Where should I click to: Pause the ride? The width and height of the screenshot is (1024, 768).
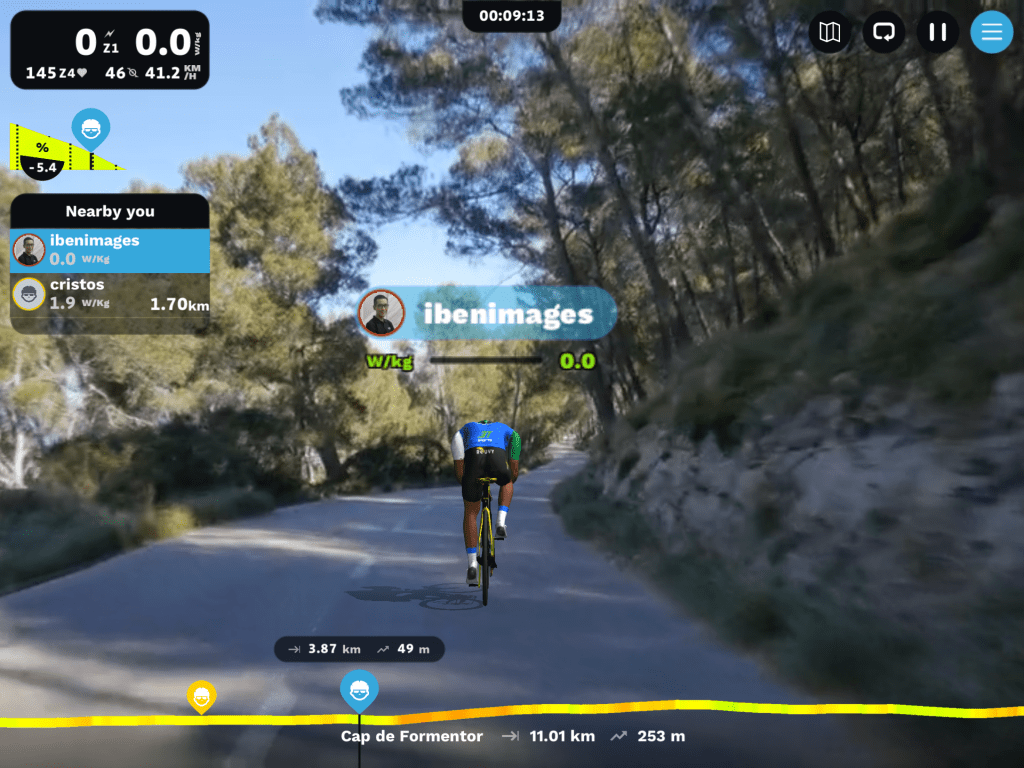937,32
